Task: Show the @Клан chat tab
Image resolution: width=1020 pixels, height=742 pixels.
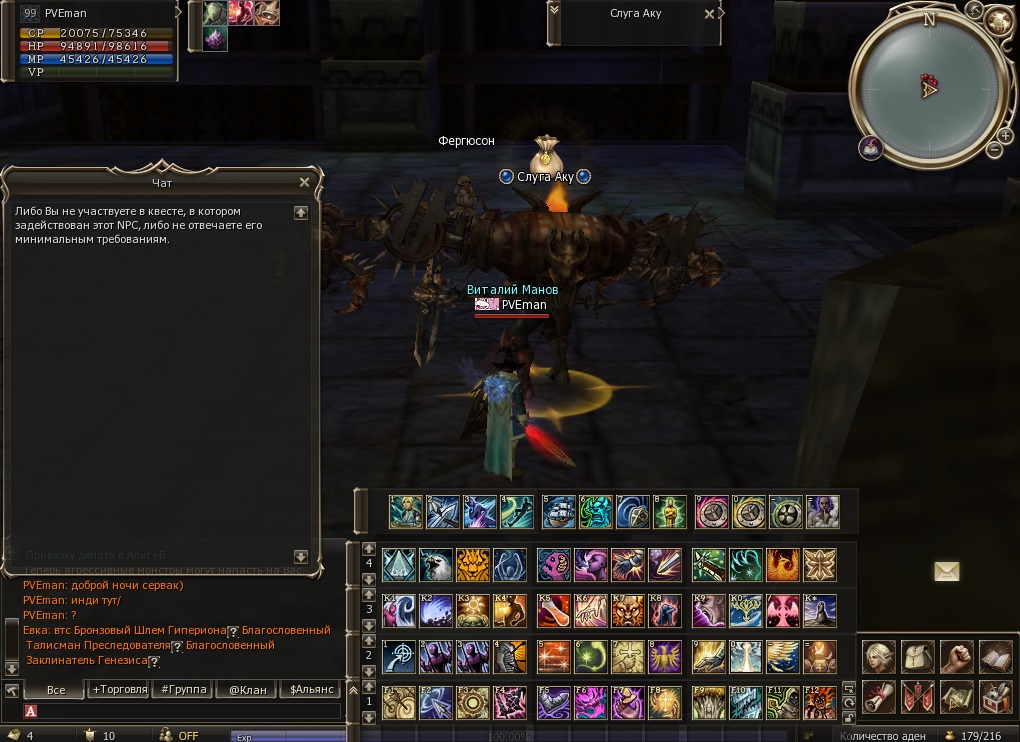Action: [x=246, y=690]
